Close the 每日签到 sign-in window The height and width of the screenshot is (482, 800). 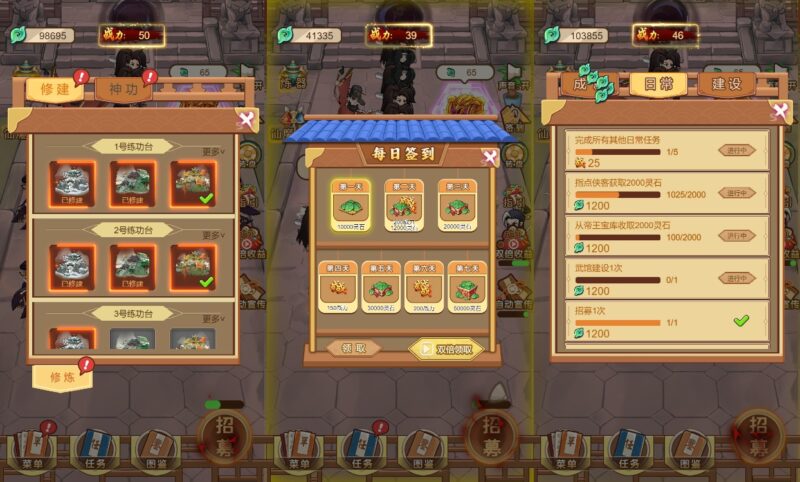pos(489,157)
